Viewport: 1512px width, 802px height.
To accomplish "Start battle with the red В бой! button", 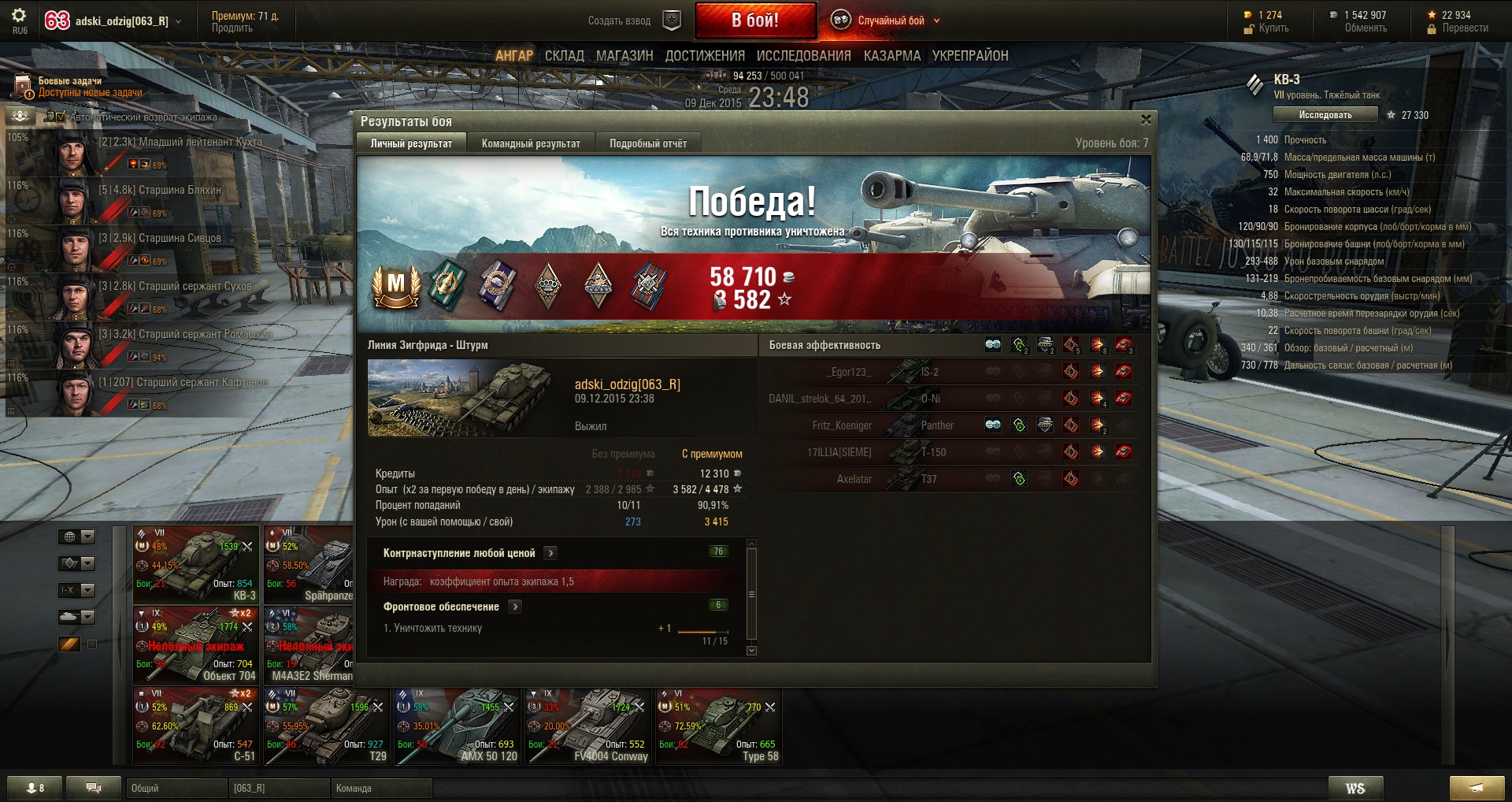I will coord(754,20).
